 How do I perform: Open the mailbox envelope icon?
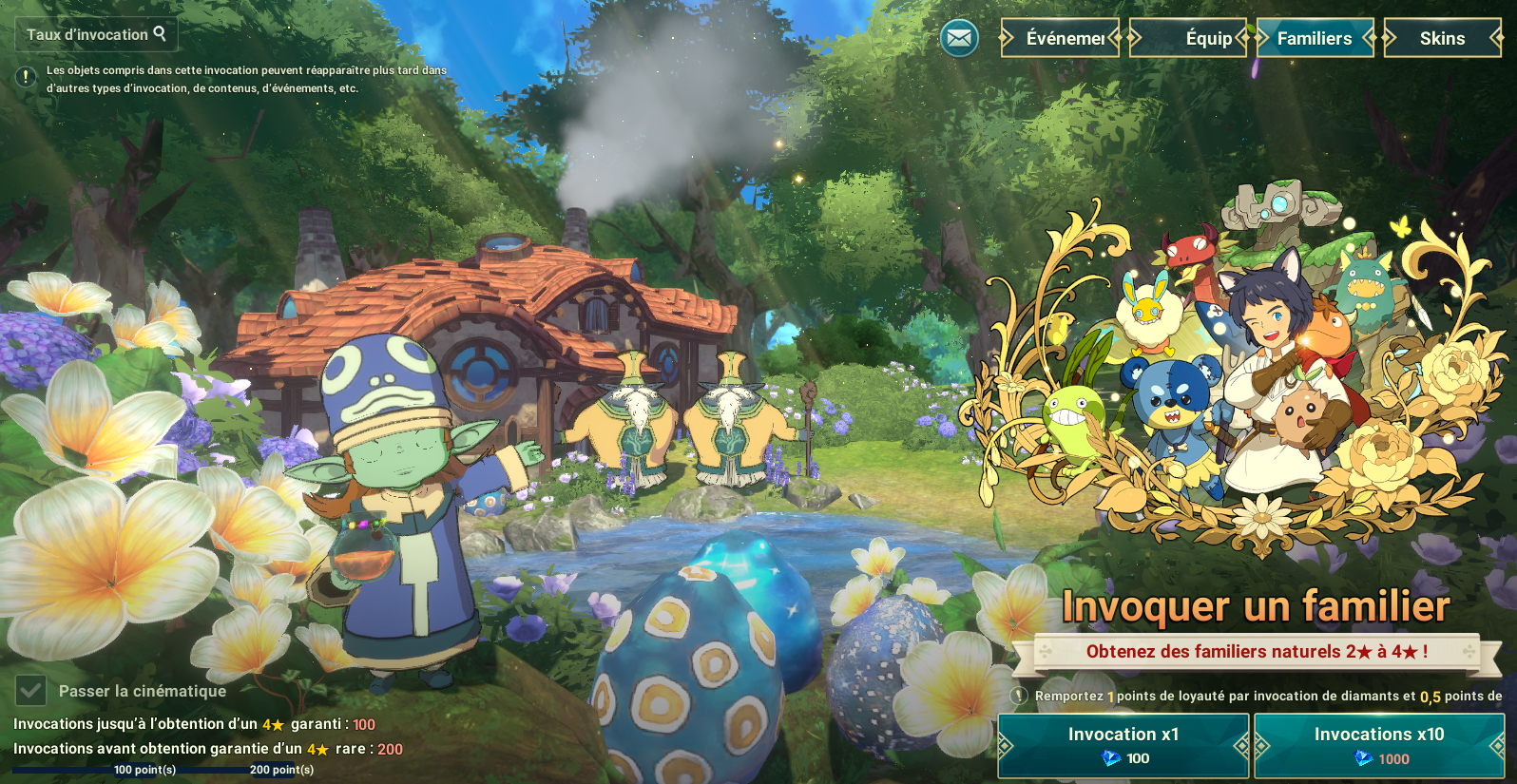958,38
